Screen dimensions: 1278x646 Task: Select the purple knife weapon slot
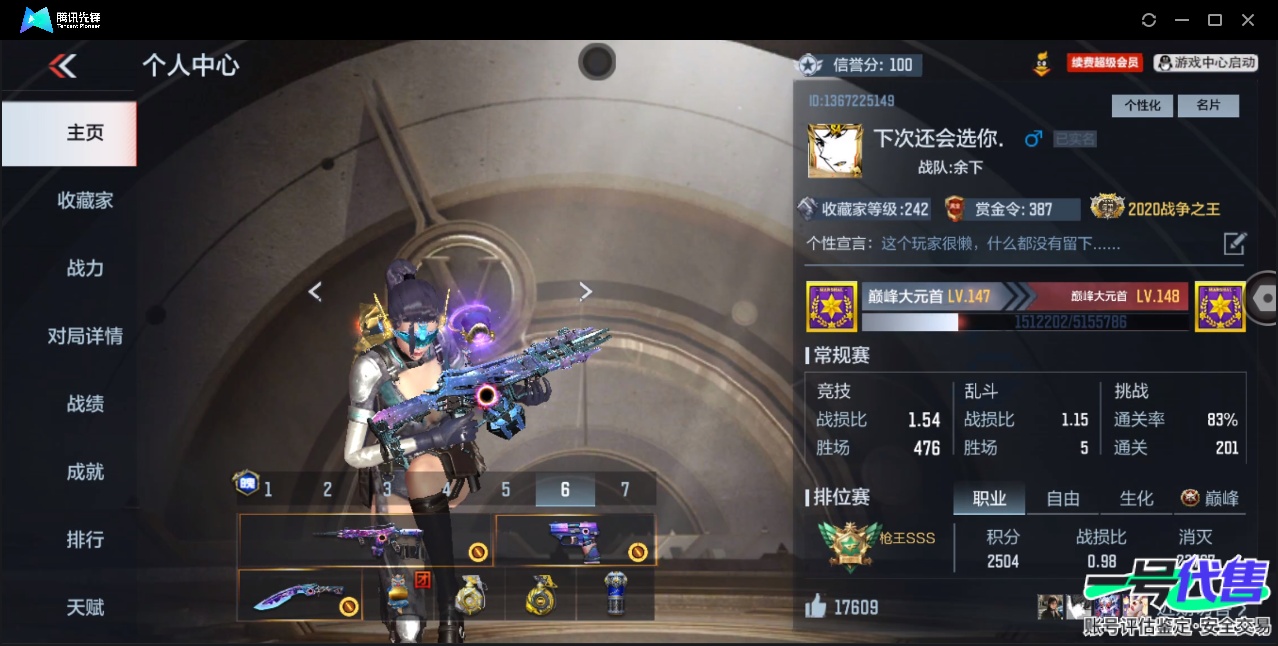tap(299, 596)
